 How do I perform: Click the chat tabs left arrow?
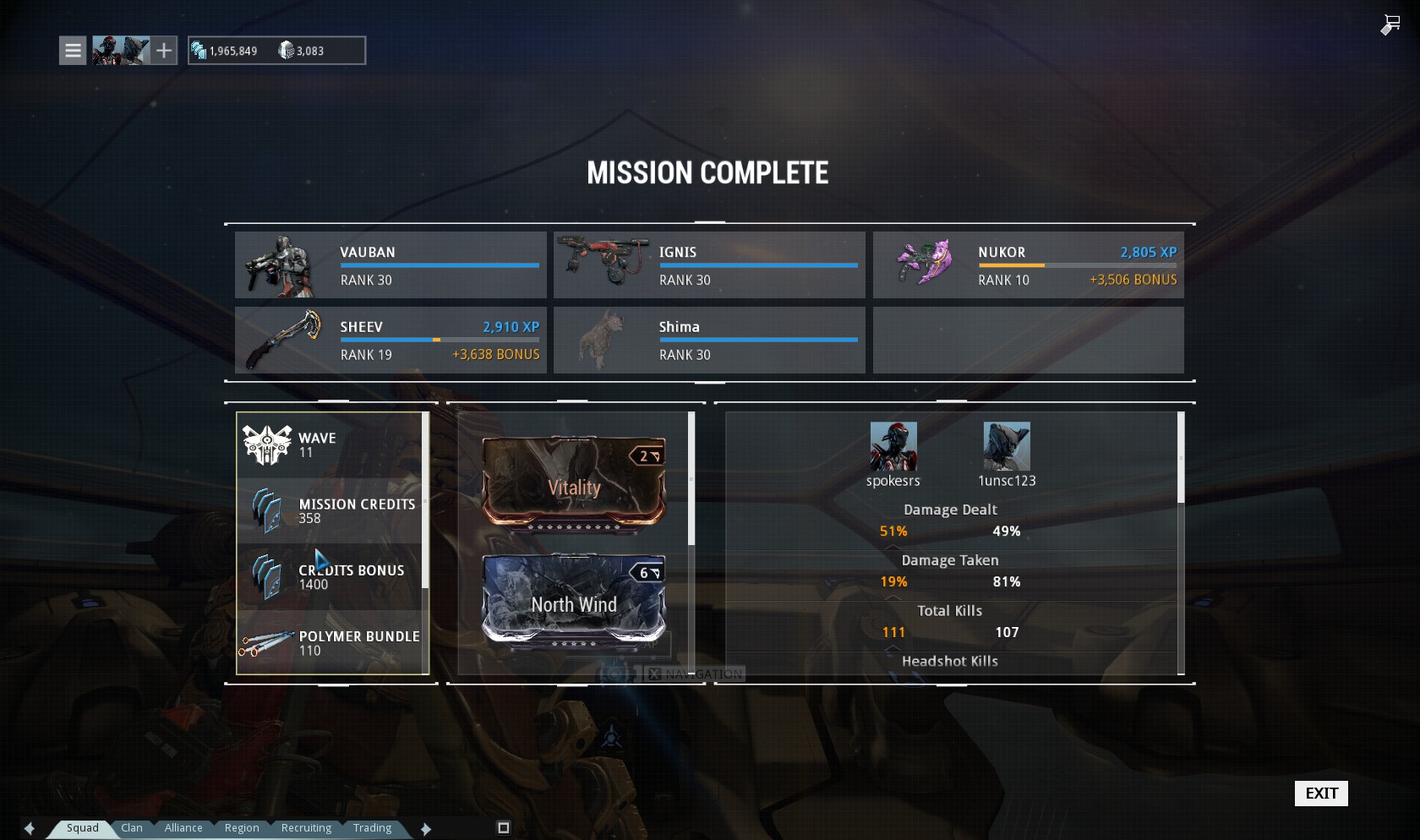pos(30,829)
